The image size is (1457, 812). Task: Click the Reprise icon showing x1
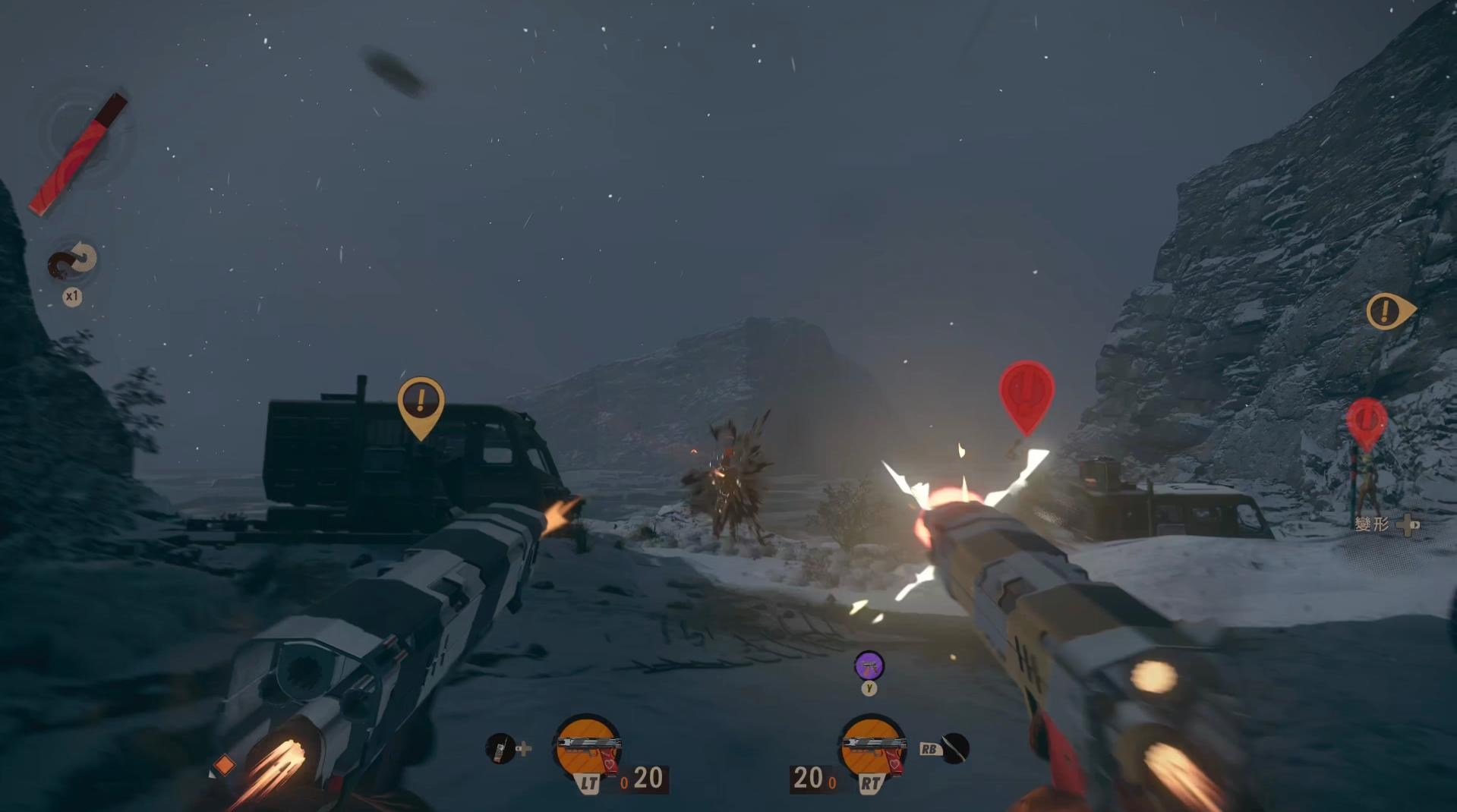[x=73, y=261]
